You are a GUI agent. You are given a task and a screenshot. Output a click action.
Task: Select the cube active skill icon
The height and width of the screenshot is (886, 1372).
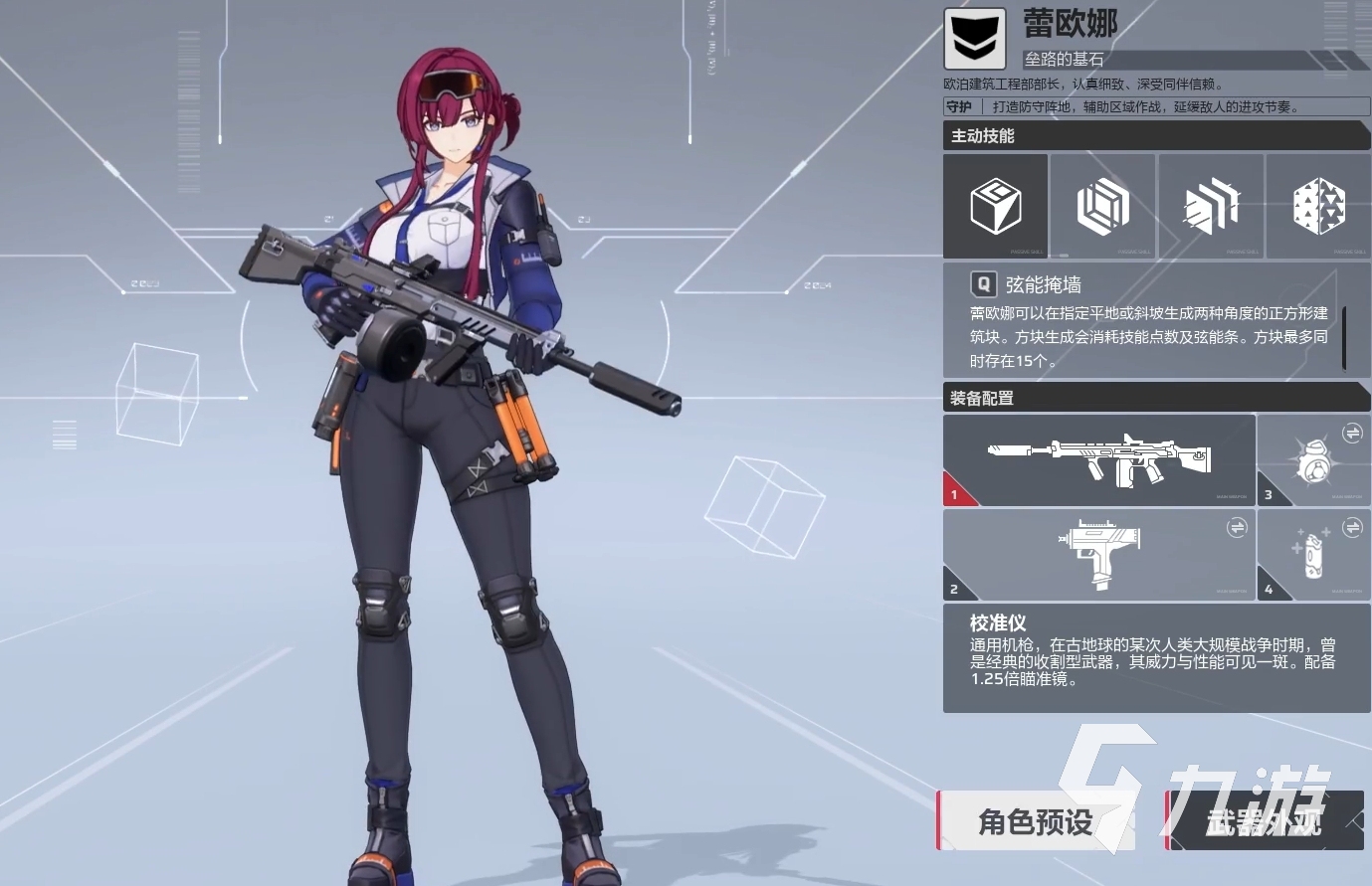995,207
